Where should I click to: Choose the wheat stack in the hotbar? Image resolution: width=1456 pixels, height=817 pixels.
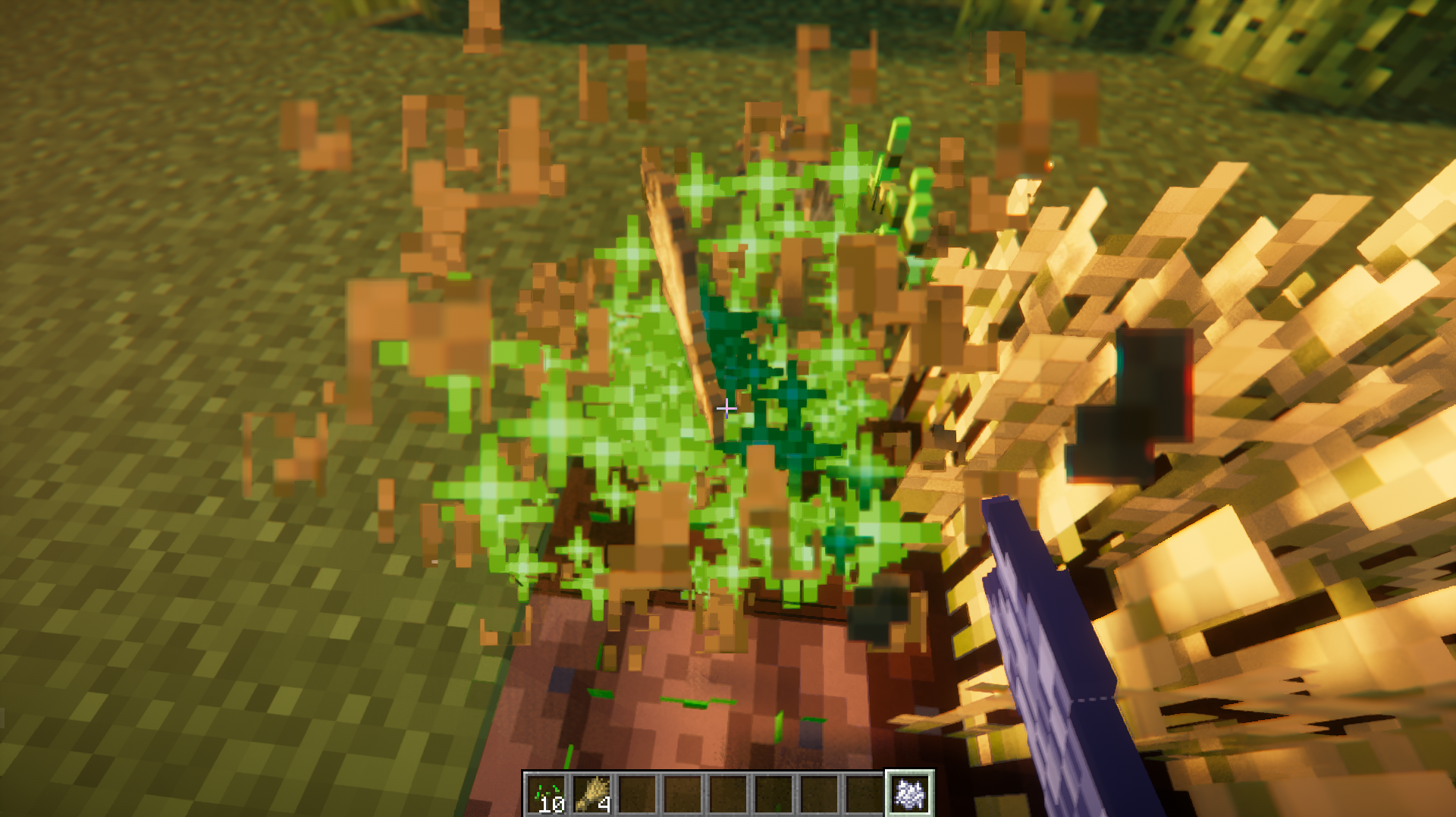click(592, 795)
